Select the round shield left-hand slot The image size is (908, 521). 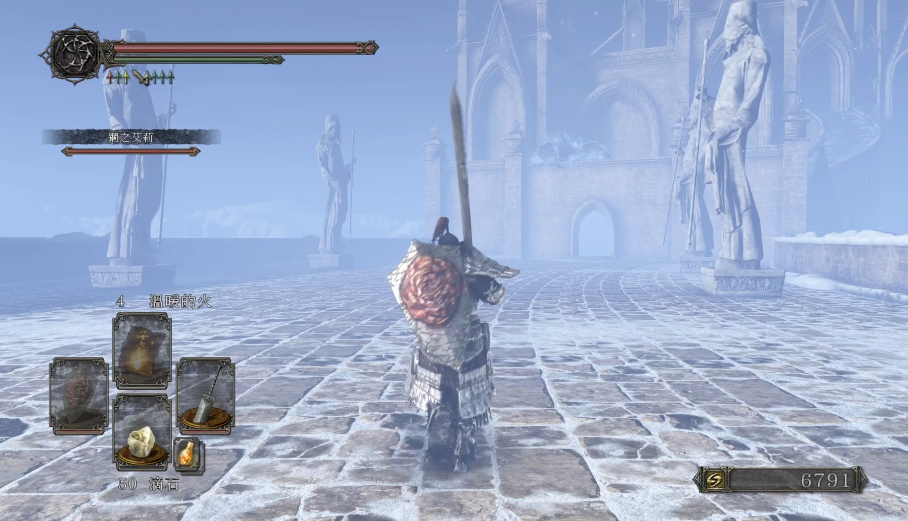pos(78,396)
